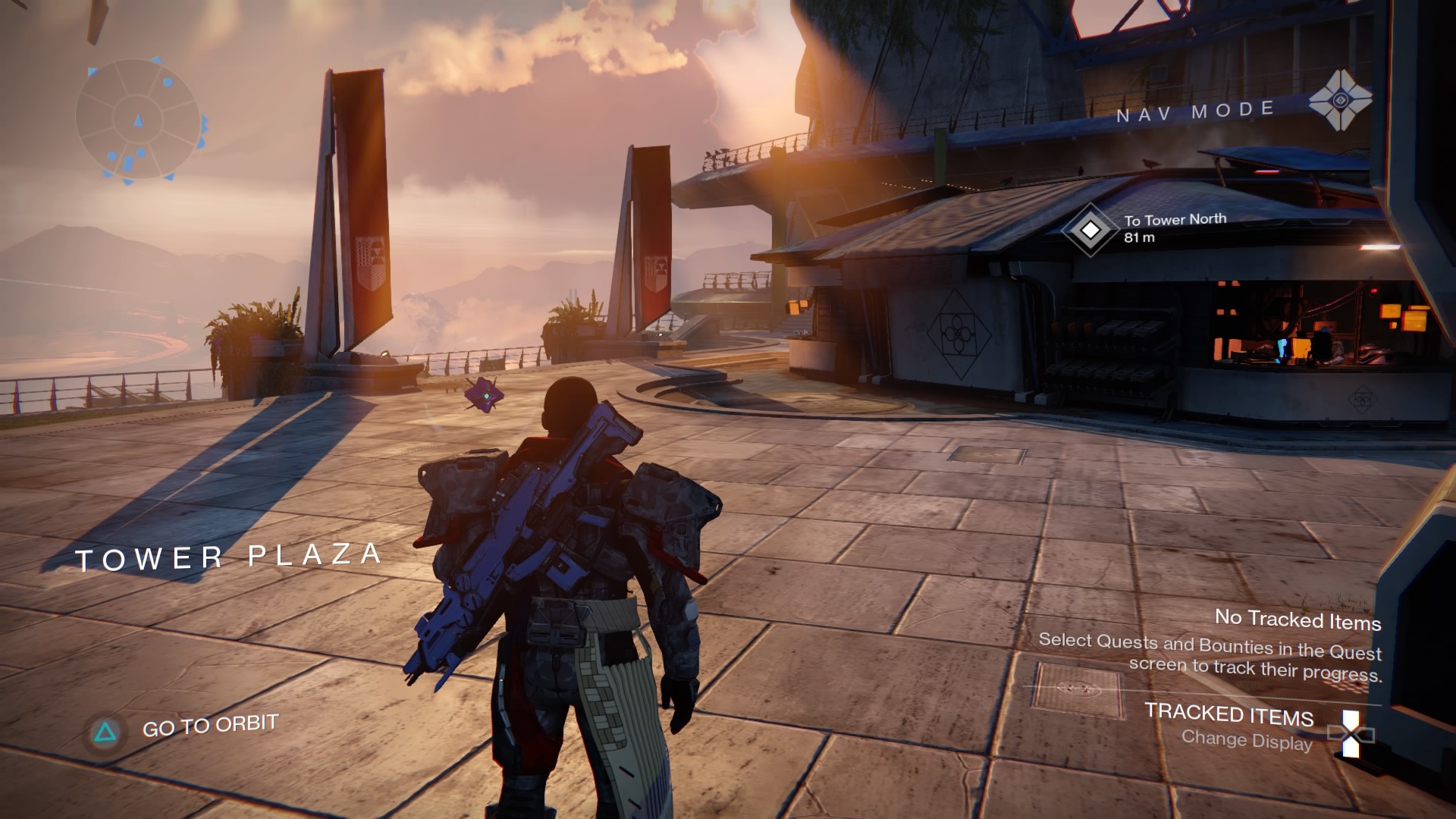Choose the Go To Orbit option
1456x819 pixels.
[209, 726]
